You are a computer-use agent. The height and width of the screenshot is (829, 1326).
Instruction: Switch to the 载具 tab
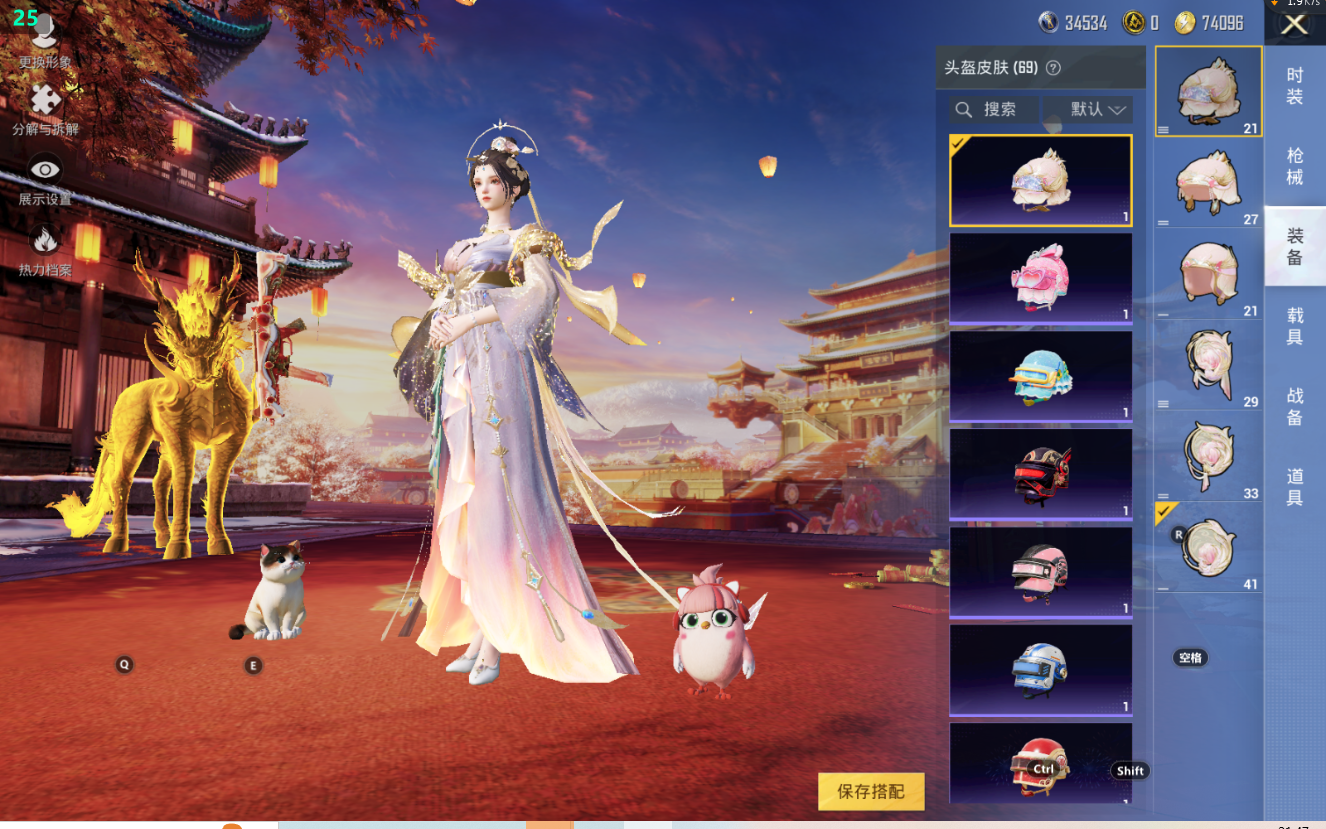tap(1294, 326)
